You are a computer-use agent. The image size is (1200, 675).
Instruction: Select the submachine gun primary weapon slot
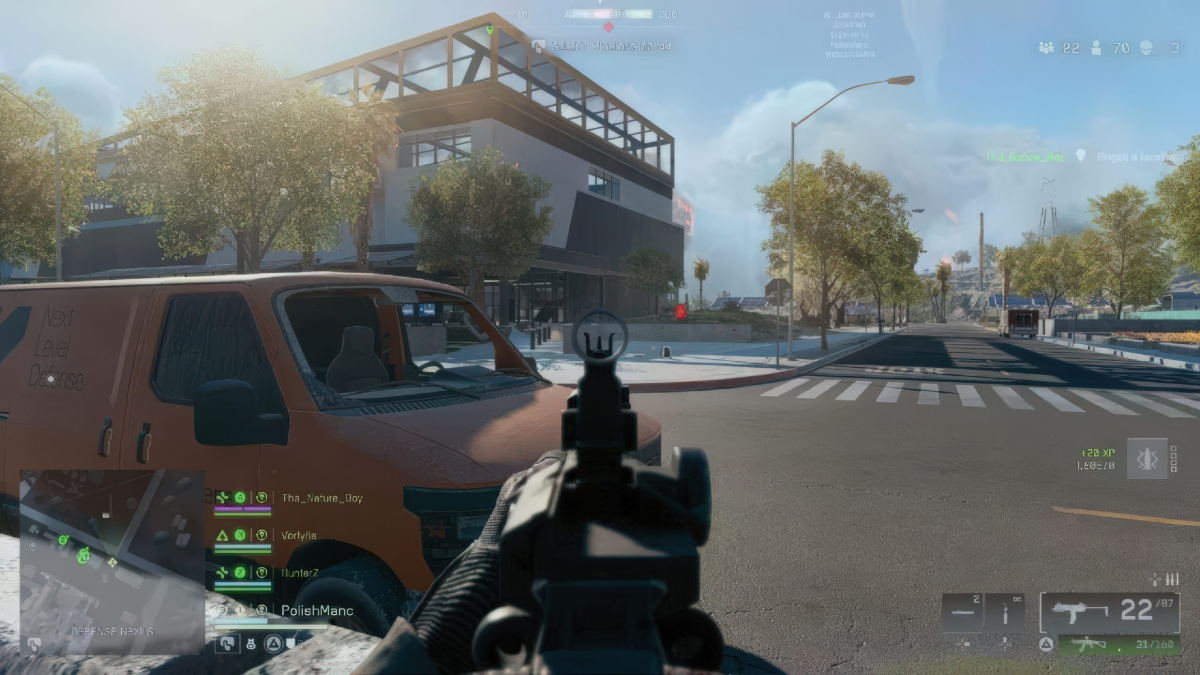1108,611
